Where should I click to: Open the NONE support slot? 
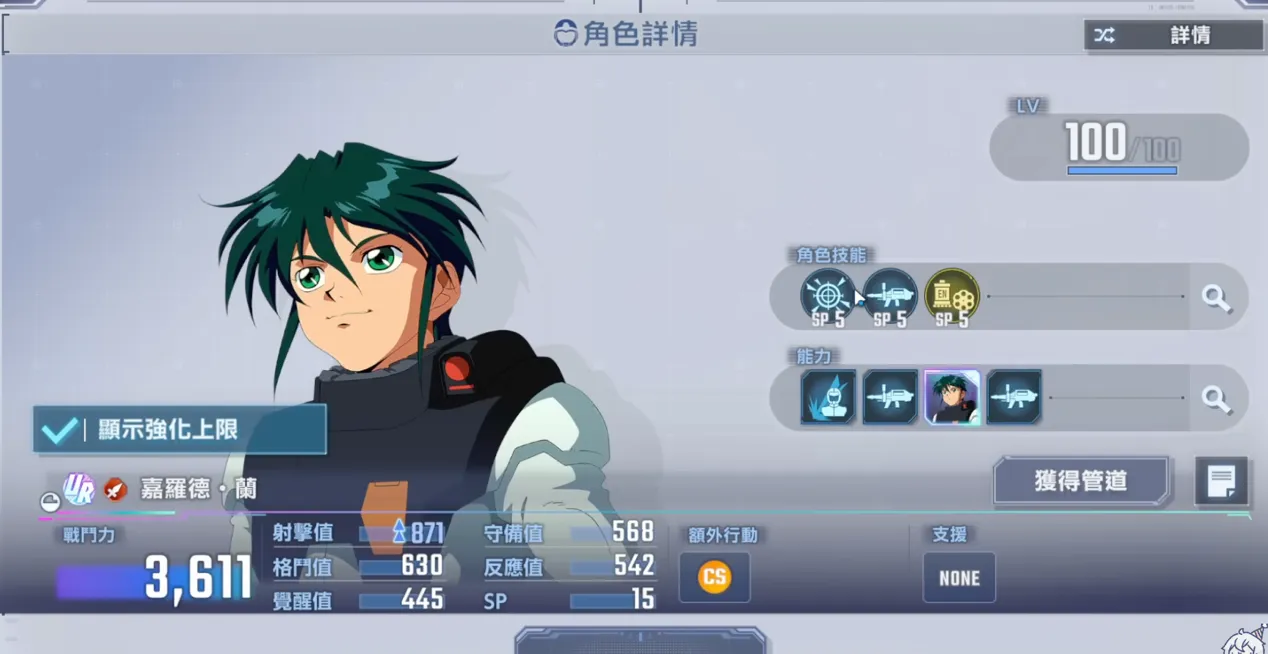[x=959, y=578]
